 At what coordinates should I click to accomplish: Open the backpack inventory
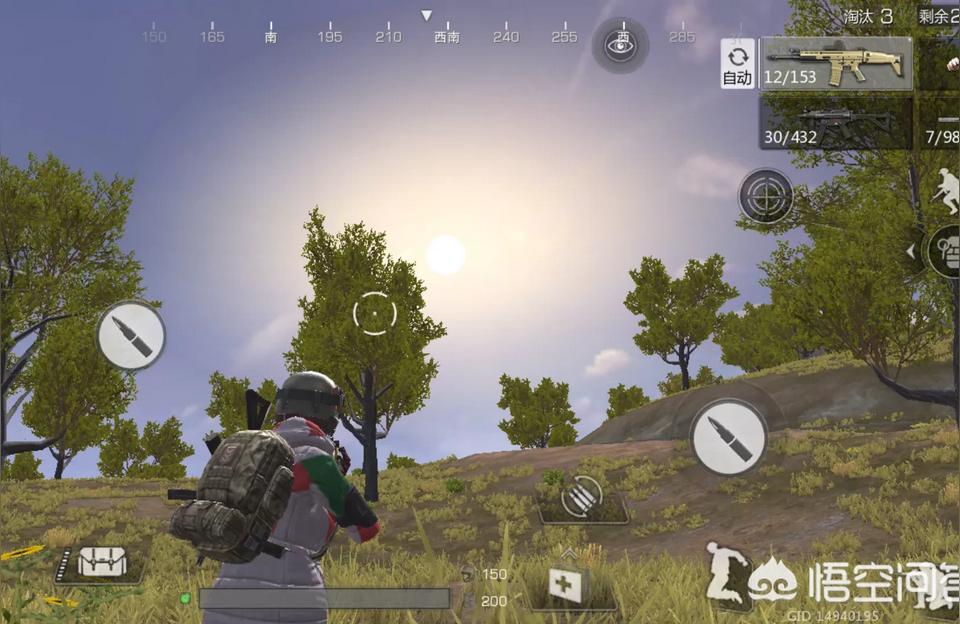102,563
